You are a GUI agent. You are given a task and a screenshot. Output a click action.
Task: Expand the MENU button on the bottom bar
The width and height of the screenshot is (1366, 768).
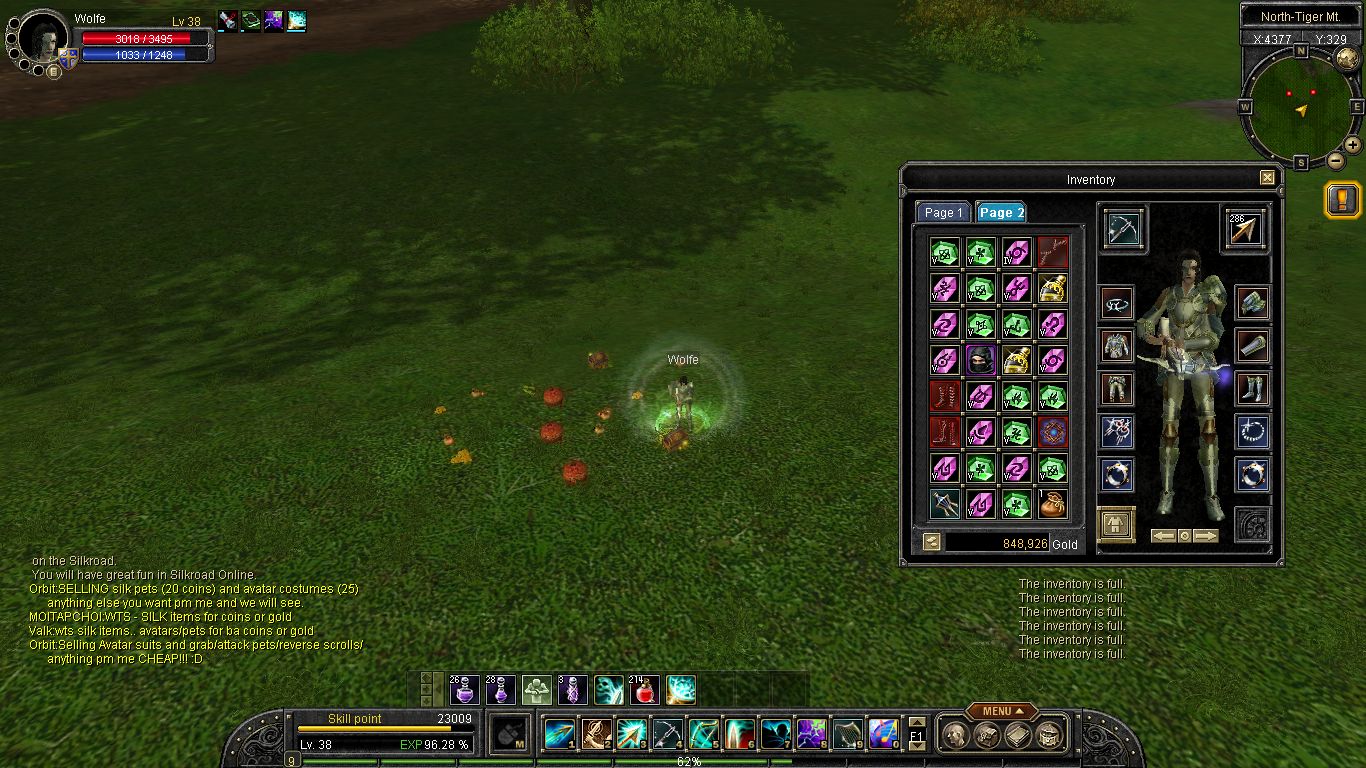(1000, 711)
